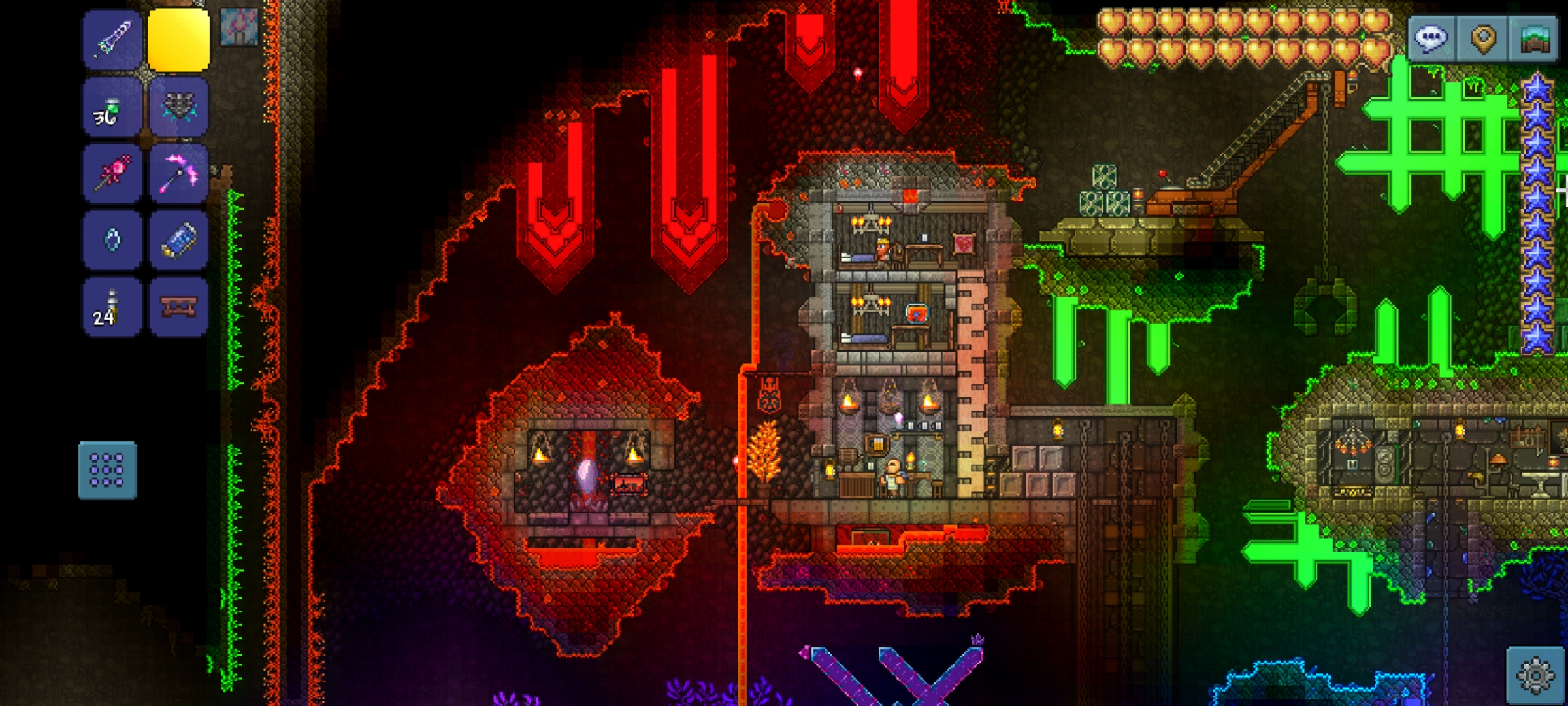Open chat via the speech bubble button
The image size is (1568, 706).
click(x=1432, y=39)
